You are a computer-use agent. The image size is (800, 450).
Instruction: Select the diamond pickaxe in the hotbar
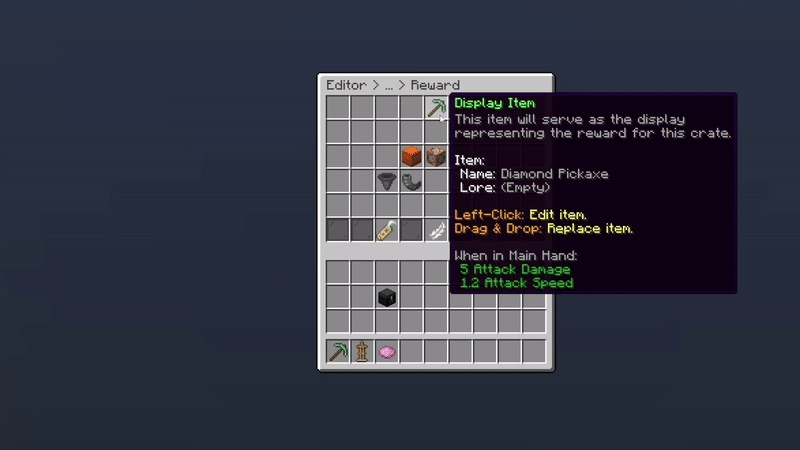point(338,351)
